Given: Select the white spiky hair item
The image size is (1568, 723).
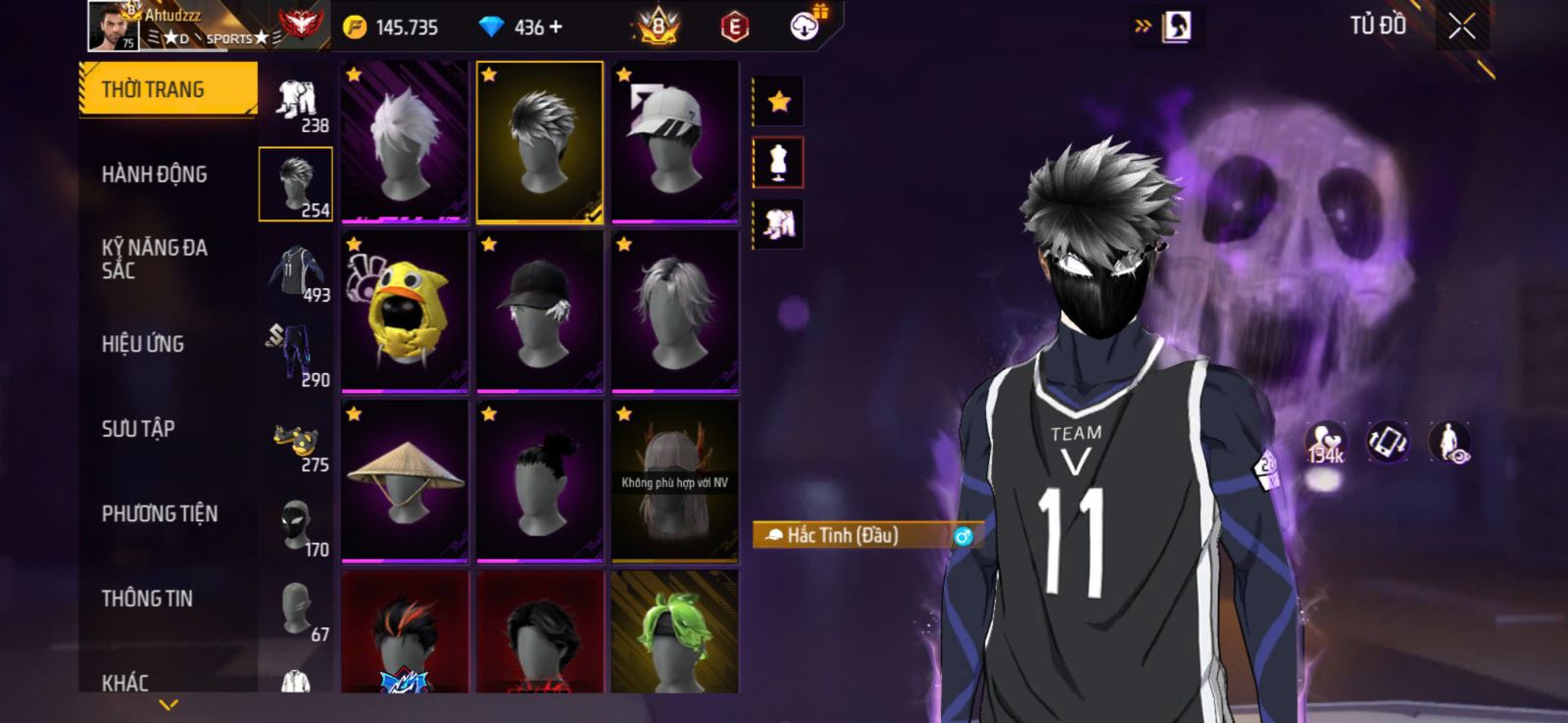Looking at the screenshot, I should pyautogui.click(x=404, y=141).
